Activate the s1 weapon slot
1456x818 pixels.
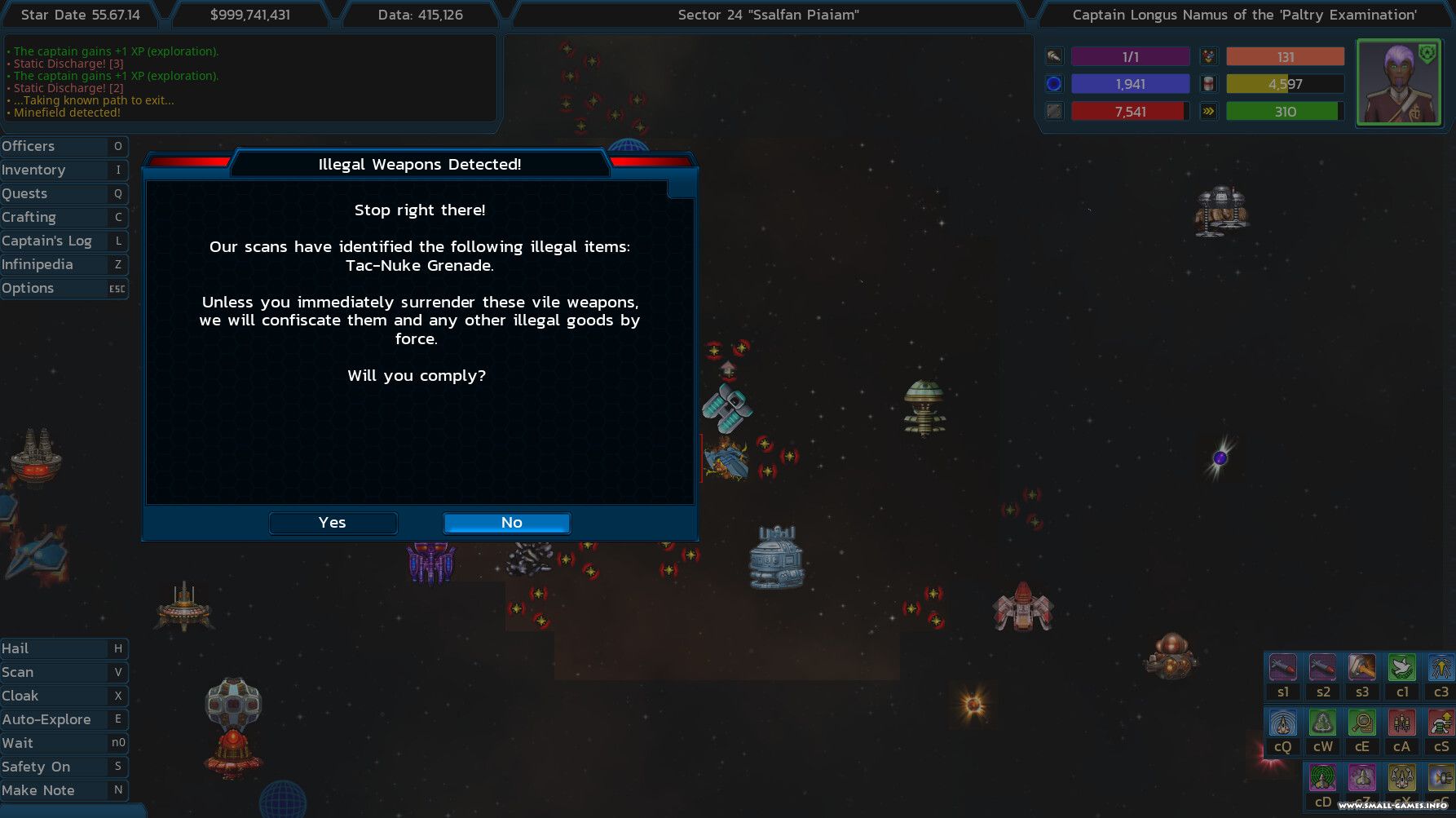tap(1282, 669)
